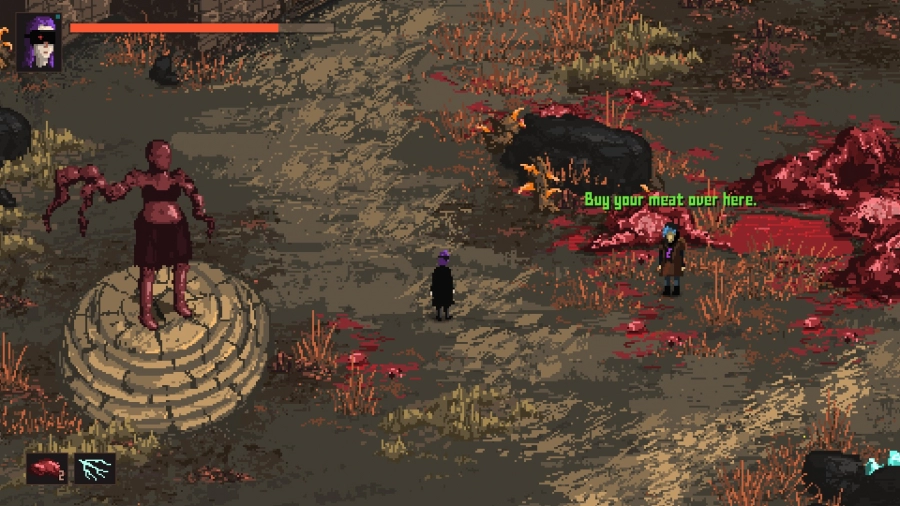
Task: Open the purple-haired character portrait
Action: click(39, 42)
